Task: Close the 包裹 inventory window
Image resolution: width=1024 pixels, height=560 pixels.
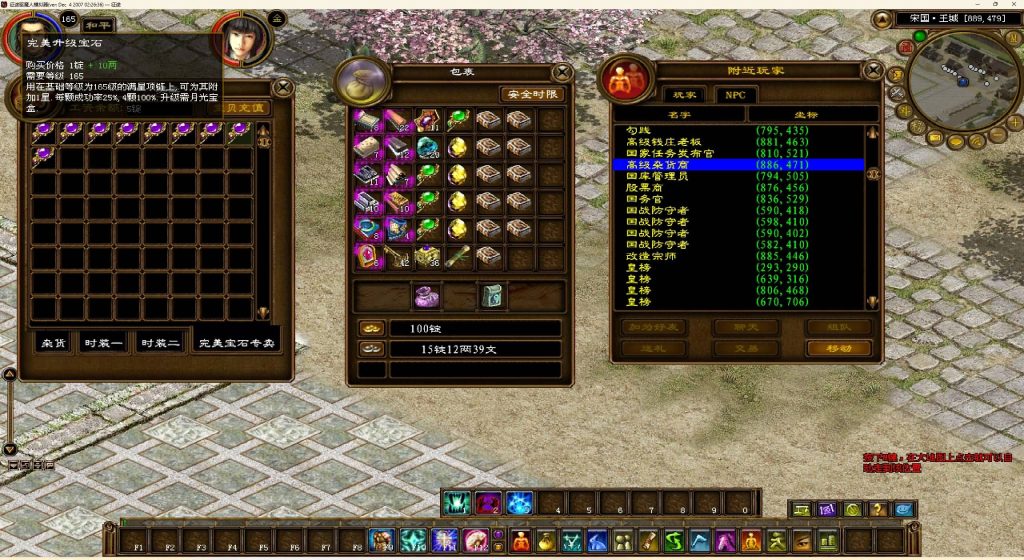Action: (x=563, y=72)
